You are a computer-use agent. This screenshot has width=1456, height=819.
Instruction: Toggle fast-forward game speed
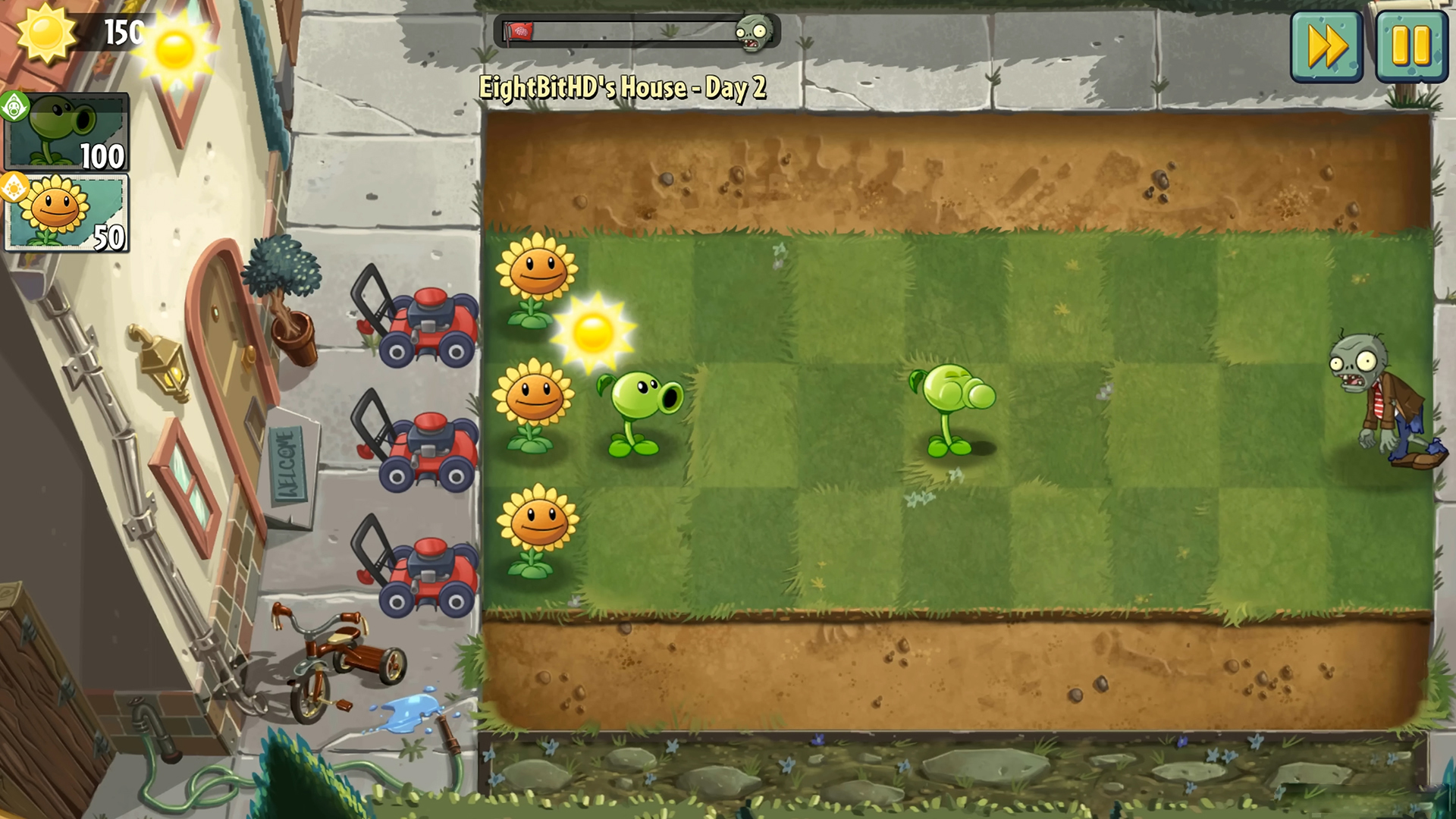point(1326,47)
